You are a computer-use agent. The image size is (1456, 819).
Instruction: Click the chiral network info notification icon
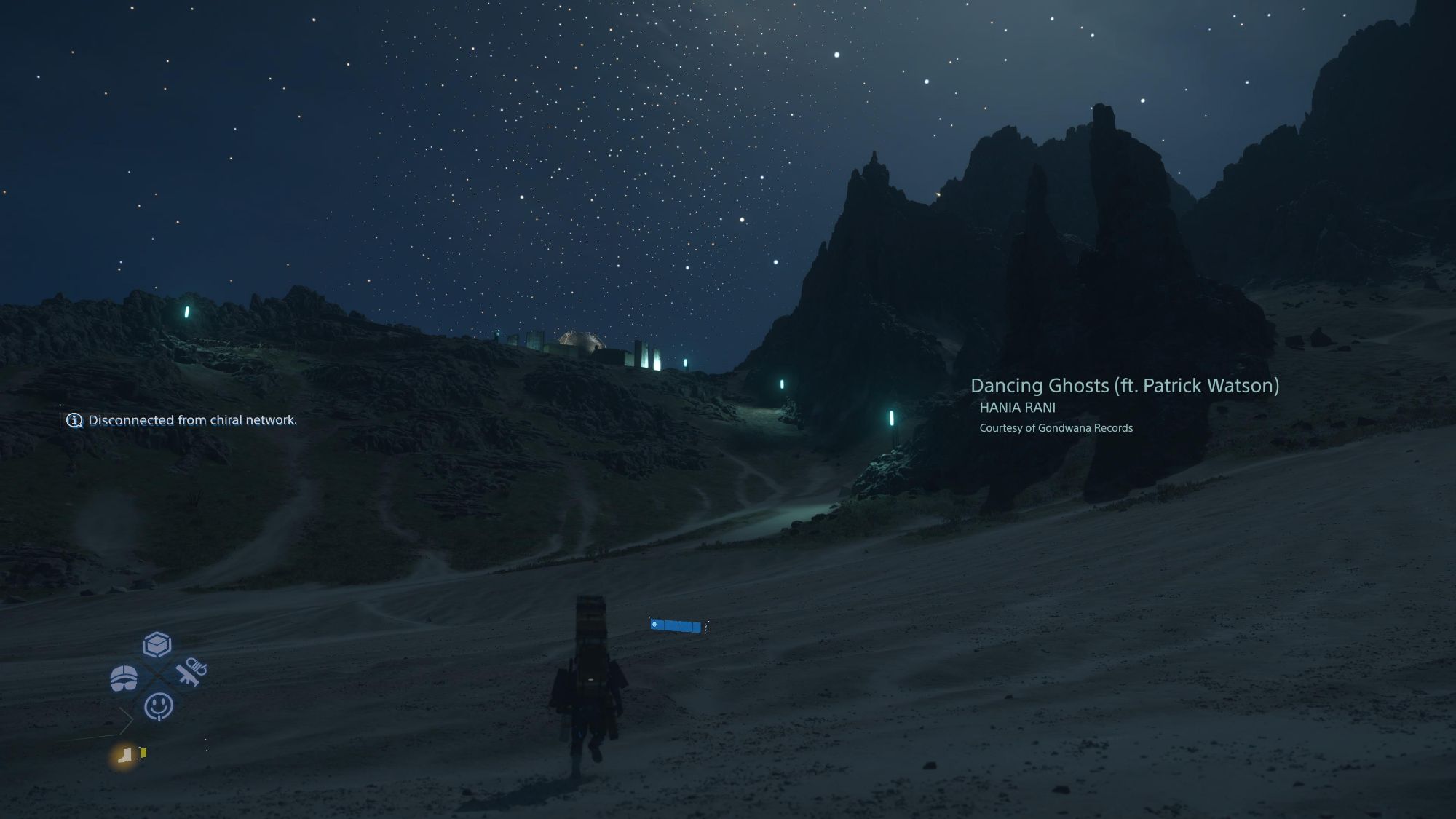pos(74,420)
